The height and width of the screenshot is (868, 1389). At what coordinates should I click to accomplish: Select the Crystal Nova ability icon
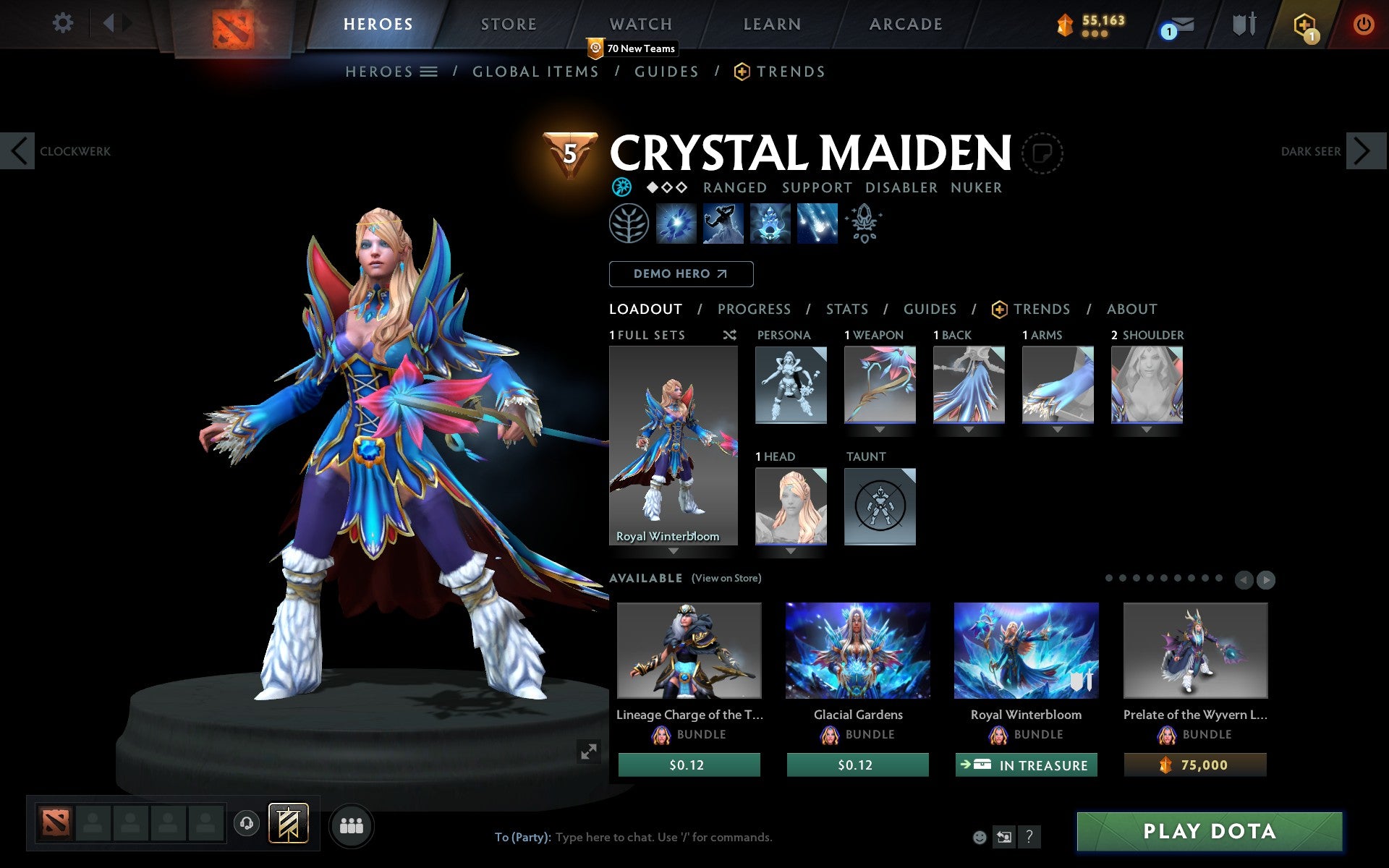coord(675,224)
